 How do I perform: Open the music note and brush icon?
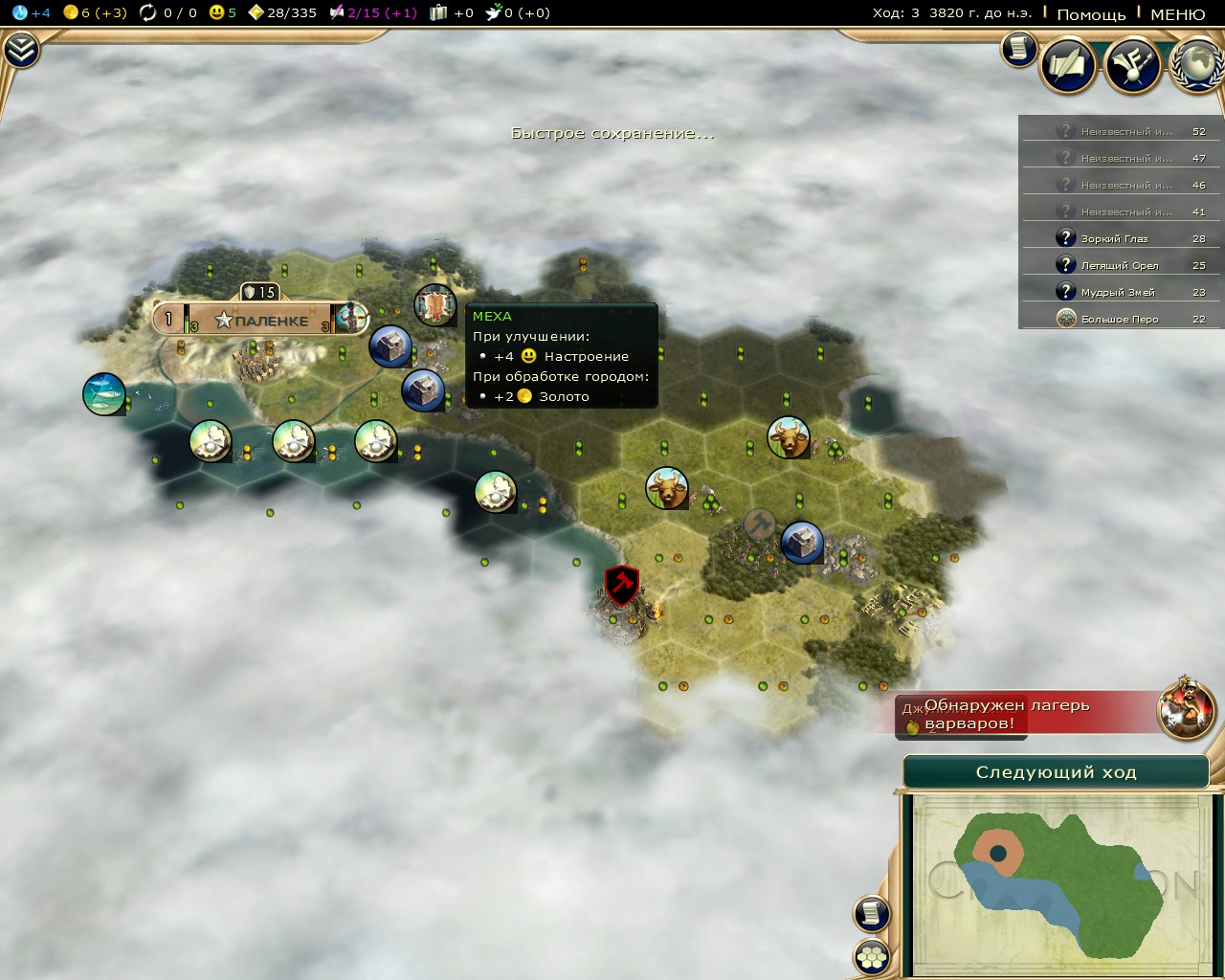click(x=1133, y=65)
